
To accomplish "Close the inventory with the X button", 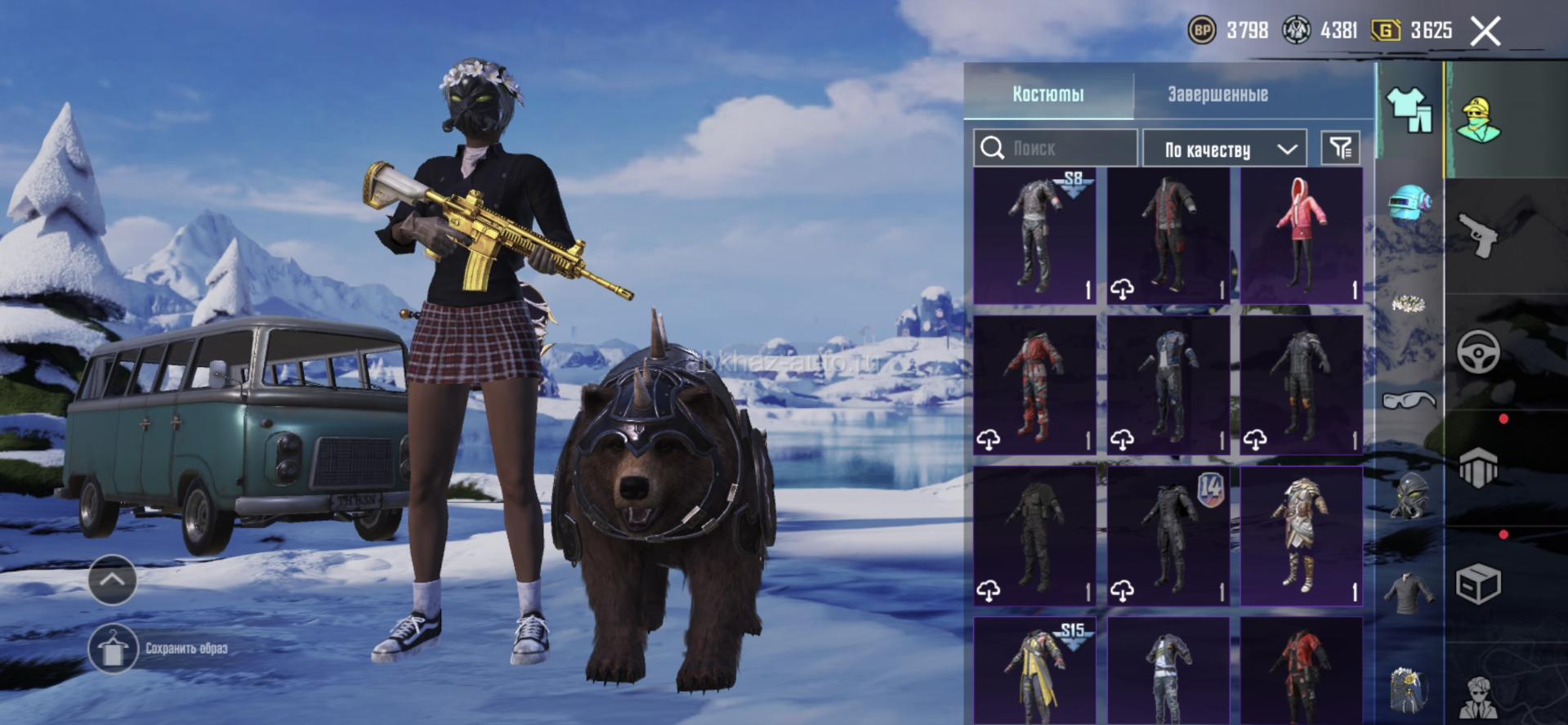I will click(x=1485, y=32).
